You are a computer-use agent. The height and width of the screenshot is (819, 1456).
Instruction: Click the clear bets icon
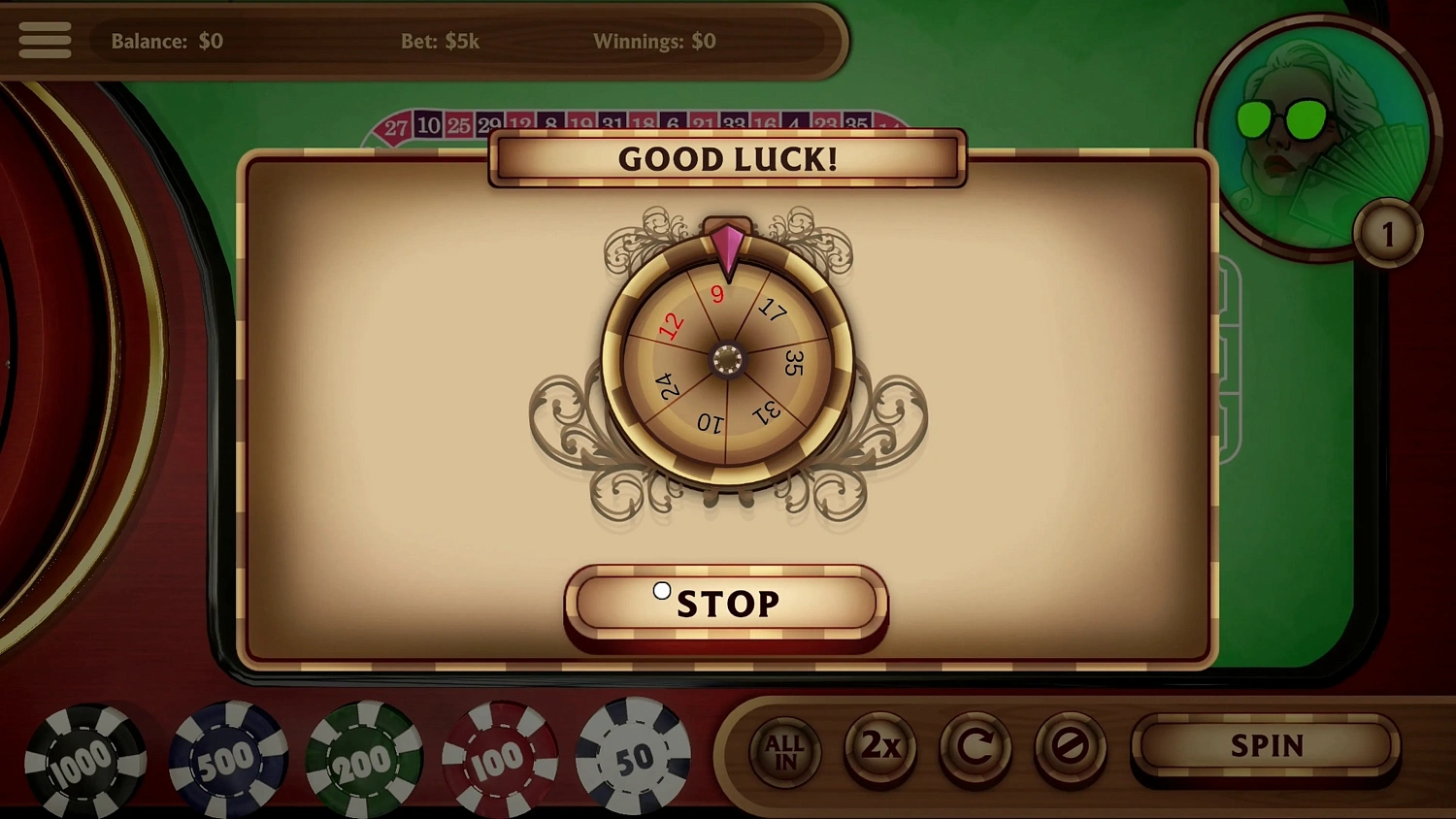[1073, 748]
